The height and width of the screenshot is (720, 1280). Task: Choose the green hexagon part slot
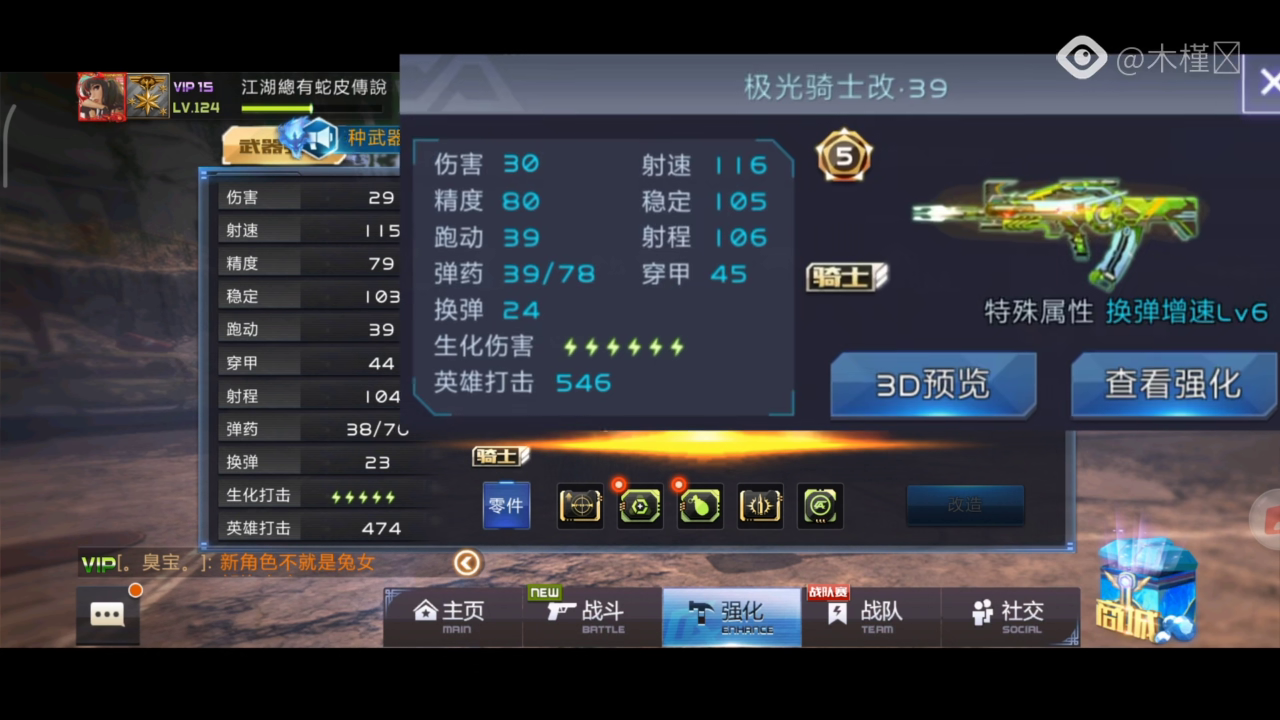point(640,506)
